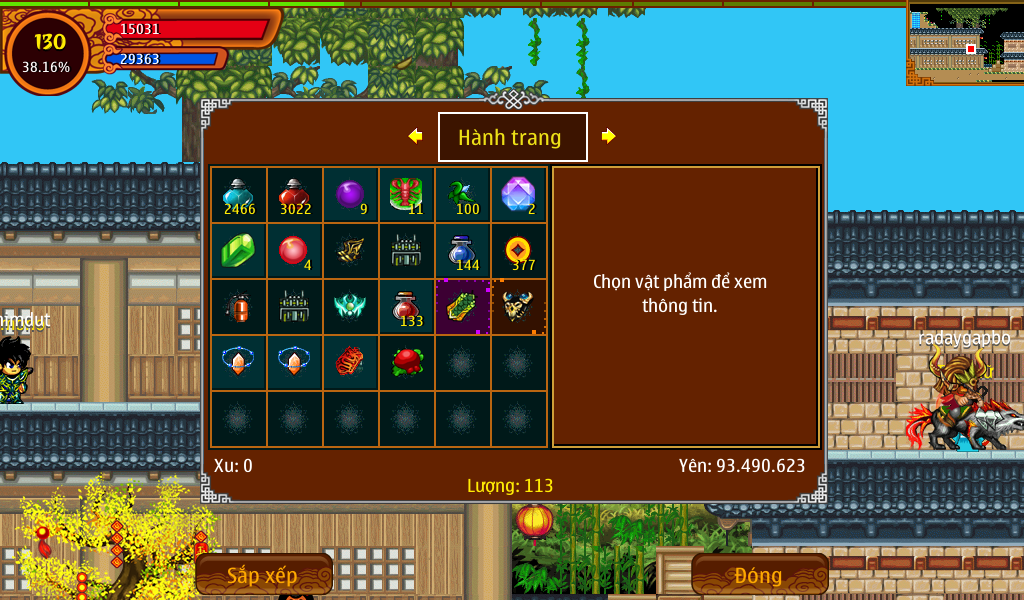Pick the green herb stack of 100
Viewport: 1024px width, 600px height.
[x=462, y=195]
